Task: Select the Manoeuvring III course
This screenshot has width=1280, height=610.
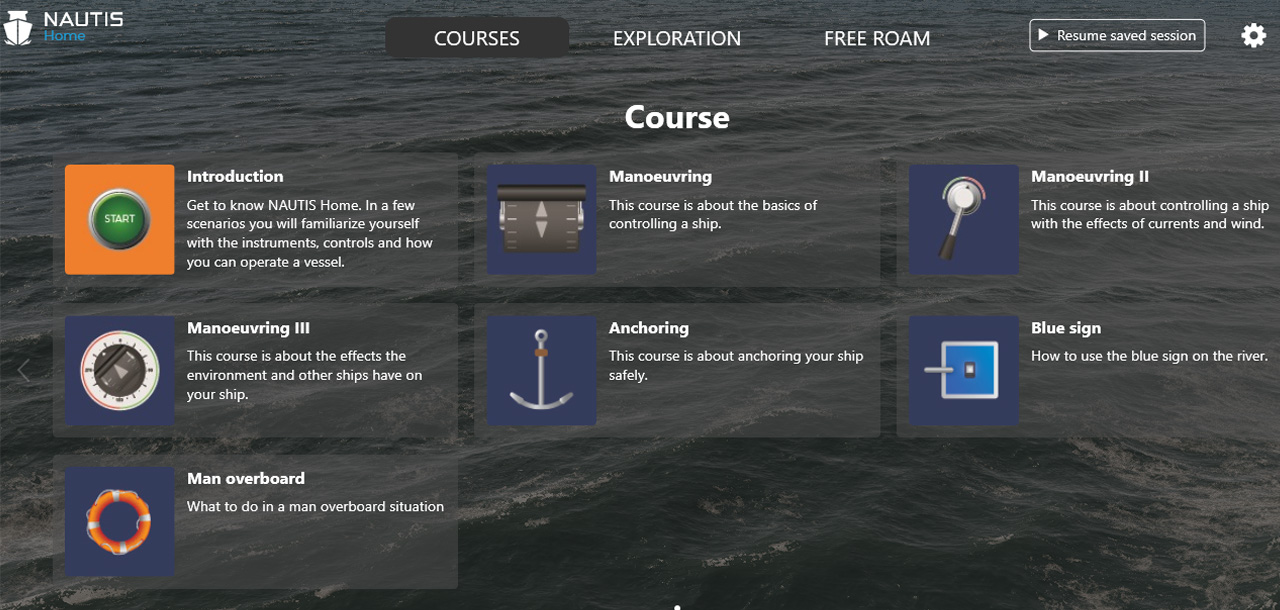Action: click(120, 371)
